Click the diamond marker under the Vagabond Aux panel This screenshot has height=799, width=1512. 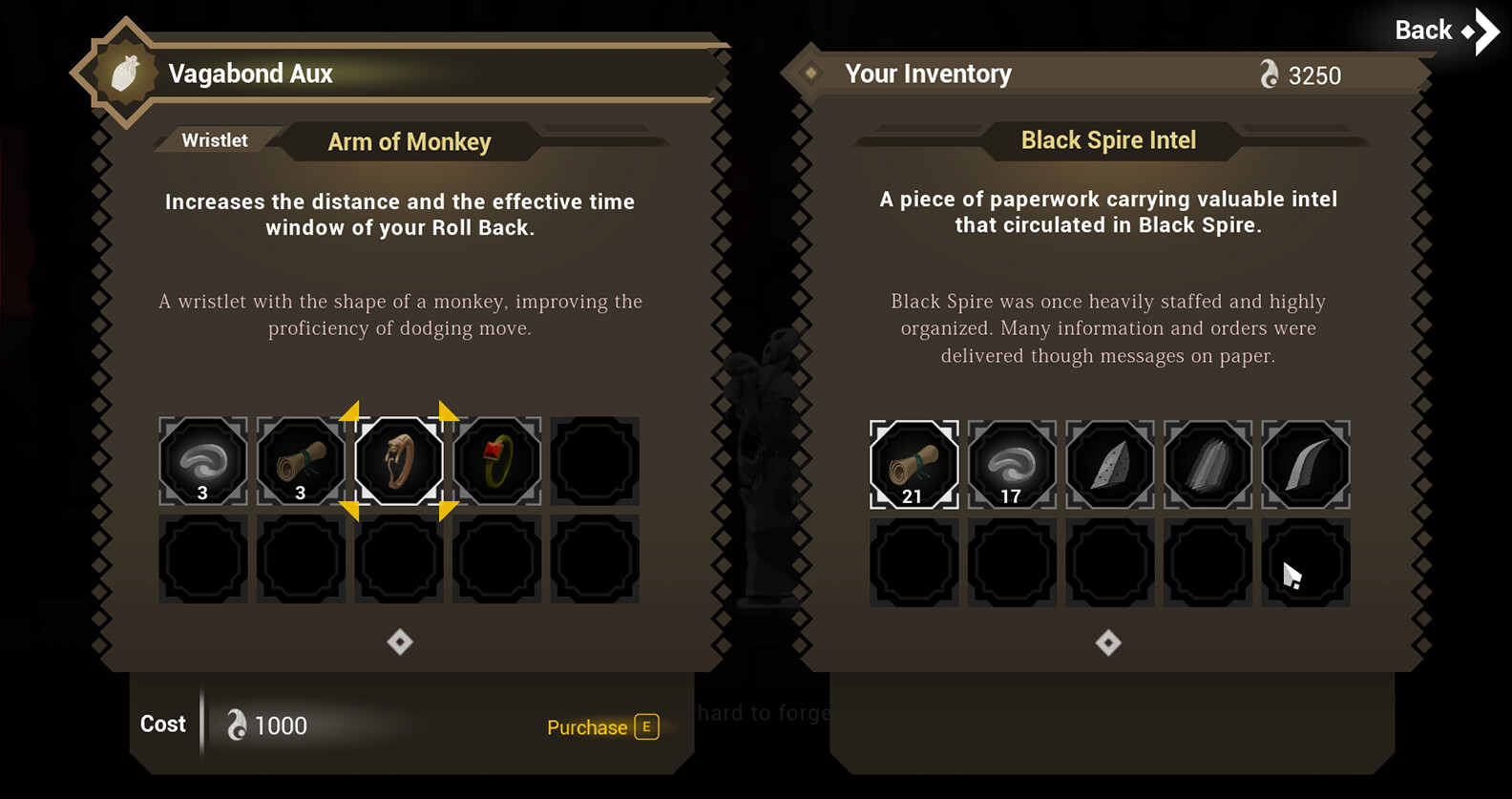point(399,642)
